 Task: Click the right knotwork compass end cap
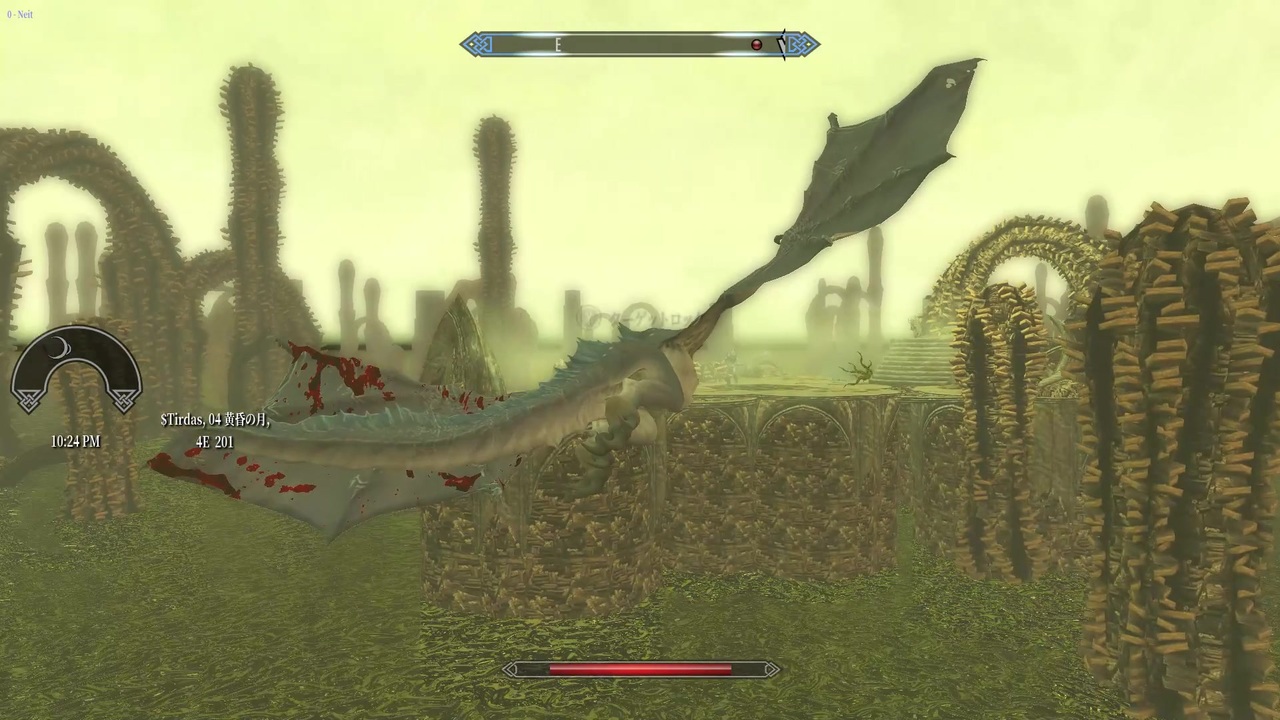pos(800,44)
